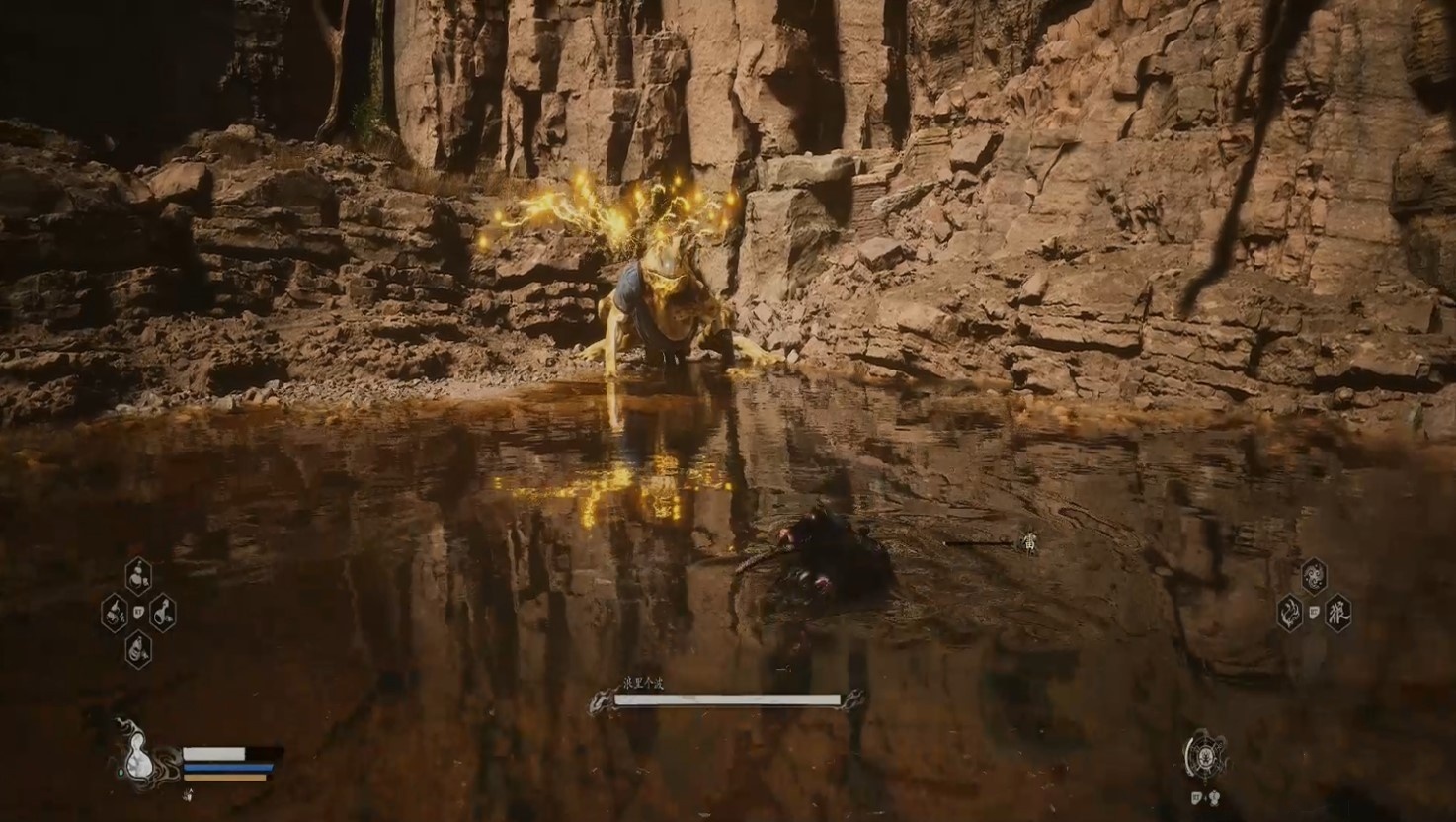
Task: Click the circular spirit skill emblem
Action: coord(1204,758)
